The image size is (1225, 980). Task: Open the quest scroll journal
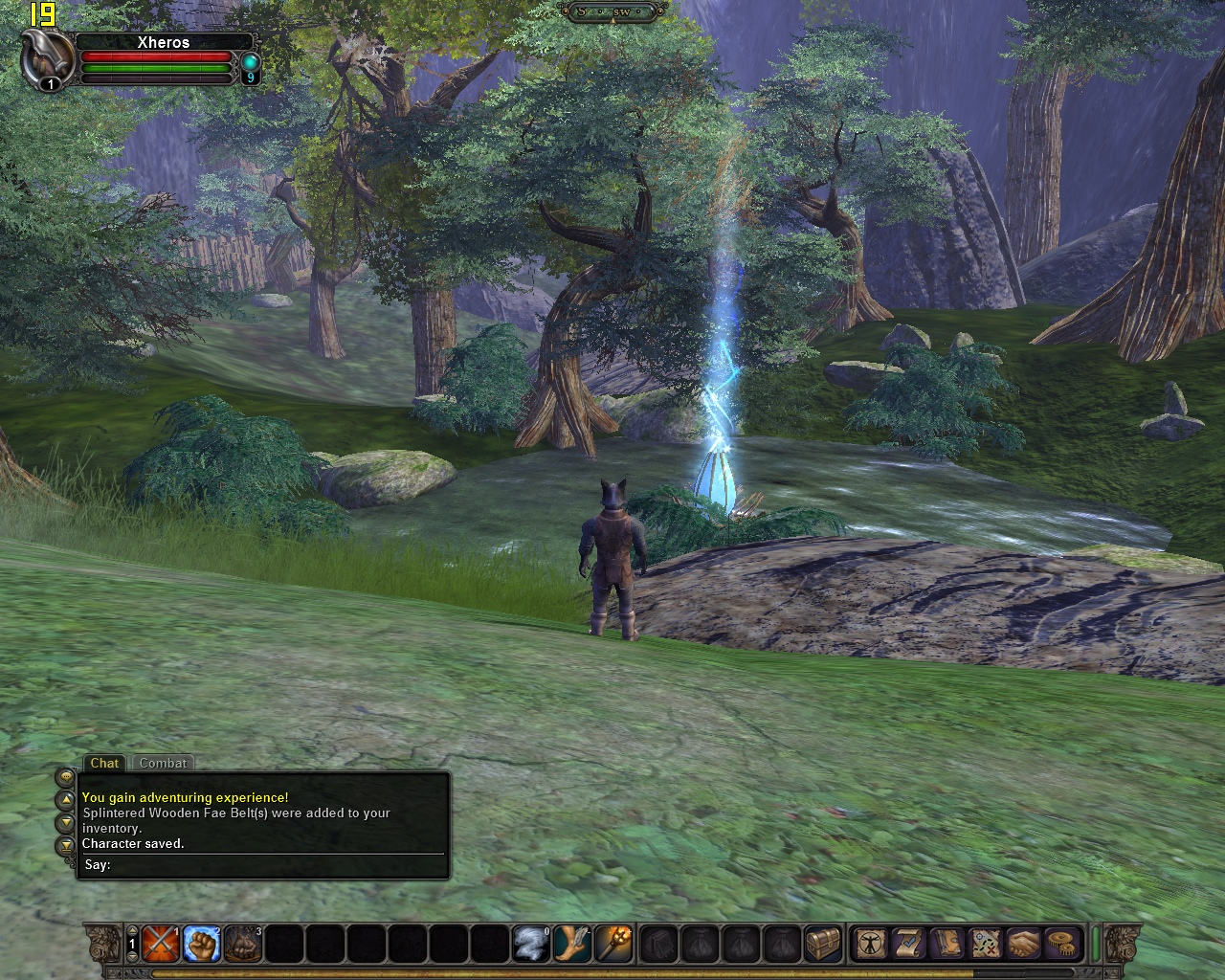908,944
